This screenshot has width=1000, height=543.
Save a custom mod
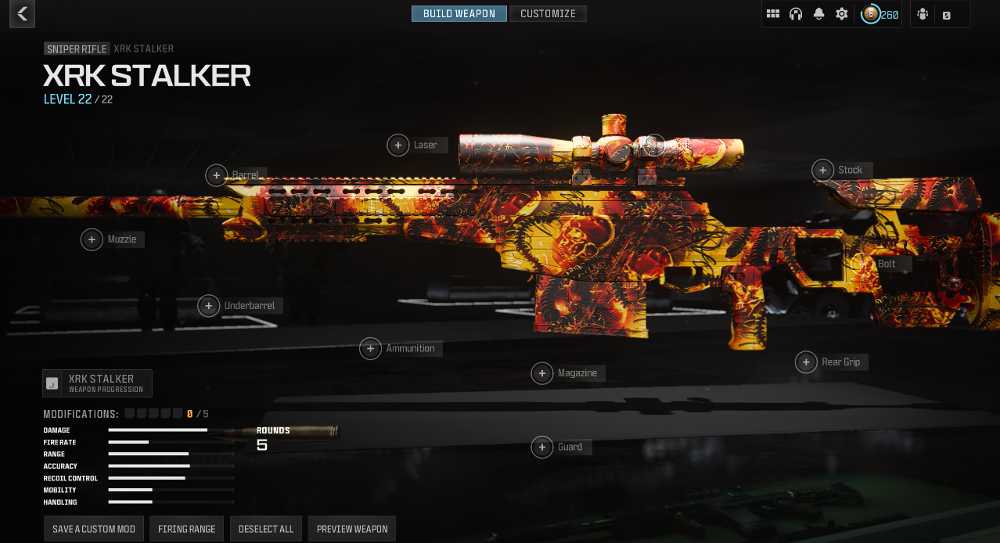click(x=94, y=529)
